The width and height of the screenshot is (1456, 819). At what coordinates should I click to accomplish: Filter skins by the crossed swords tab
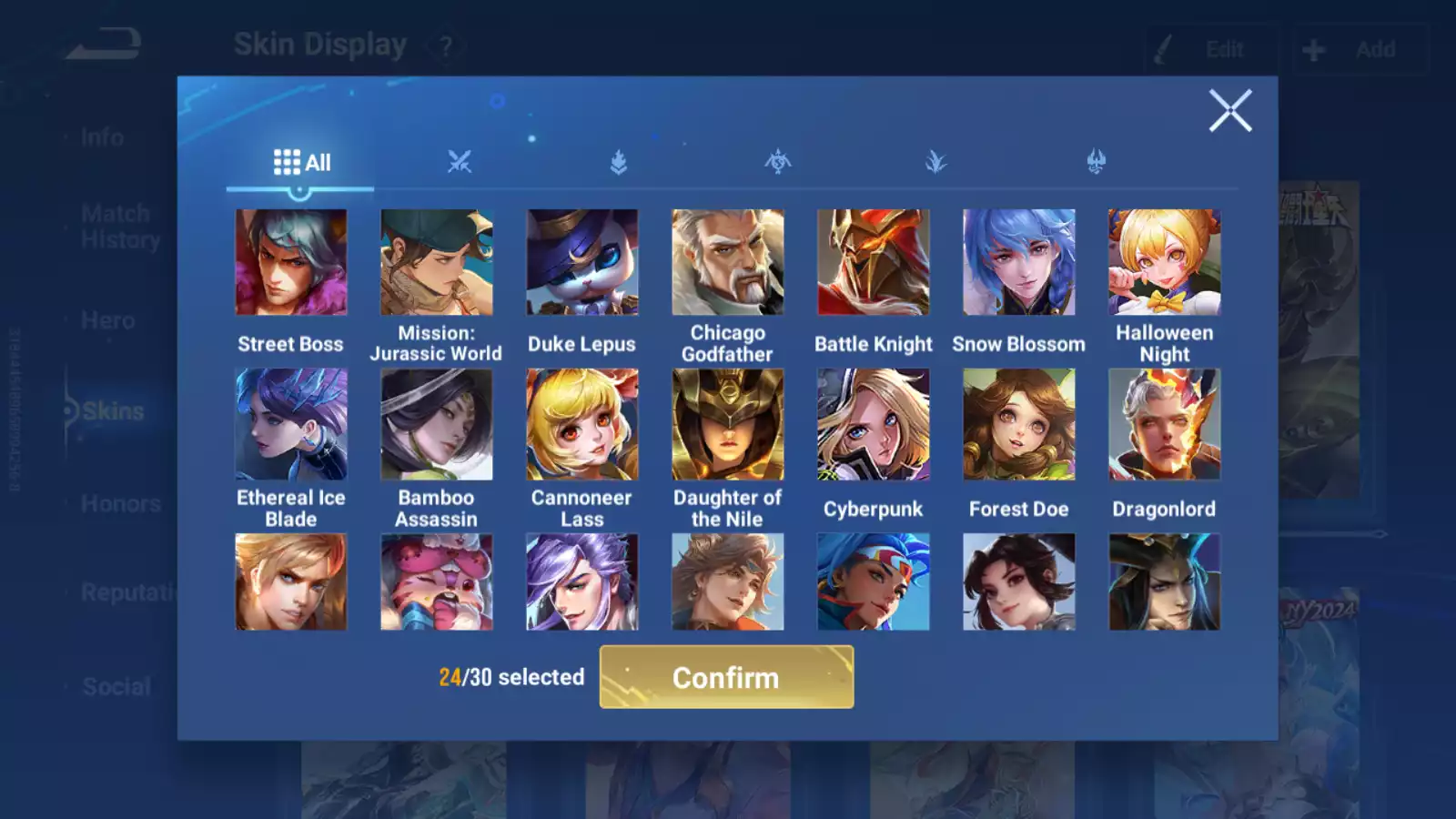click(460, 163)
